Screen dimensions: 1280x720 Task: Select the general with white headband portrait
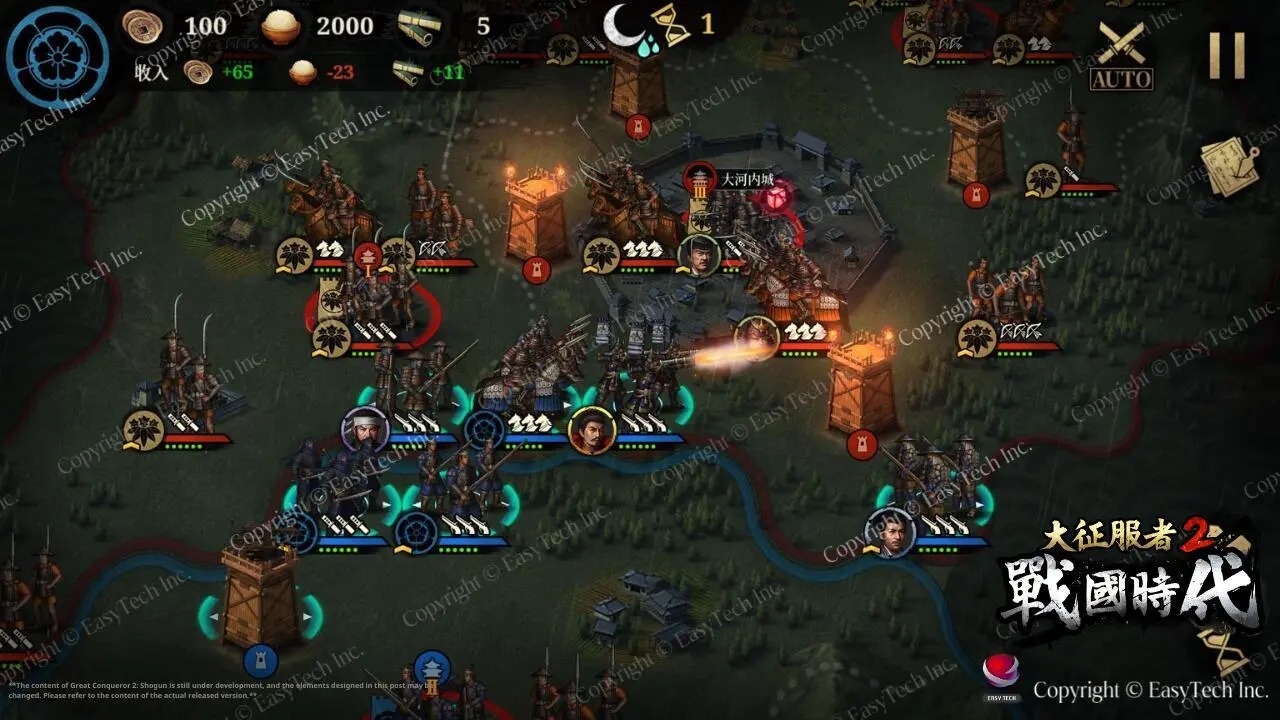point(365,429)
